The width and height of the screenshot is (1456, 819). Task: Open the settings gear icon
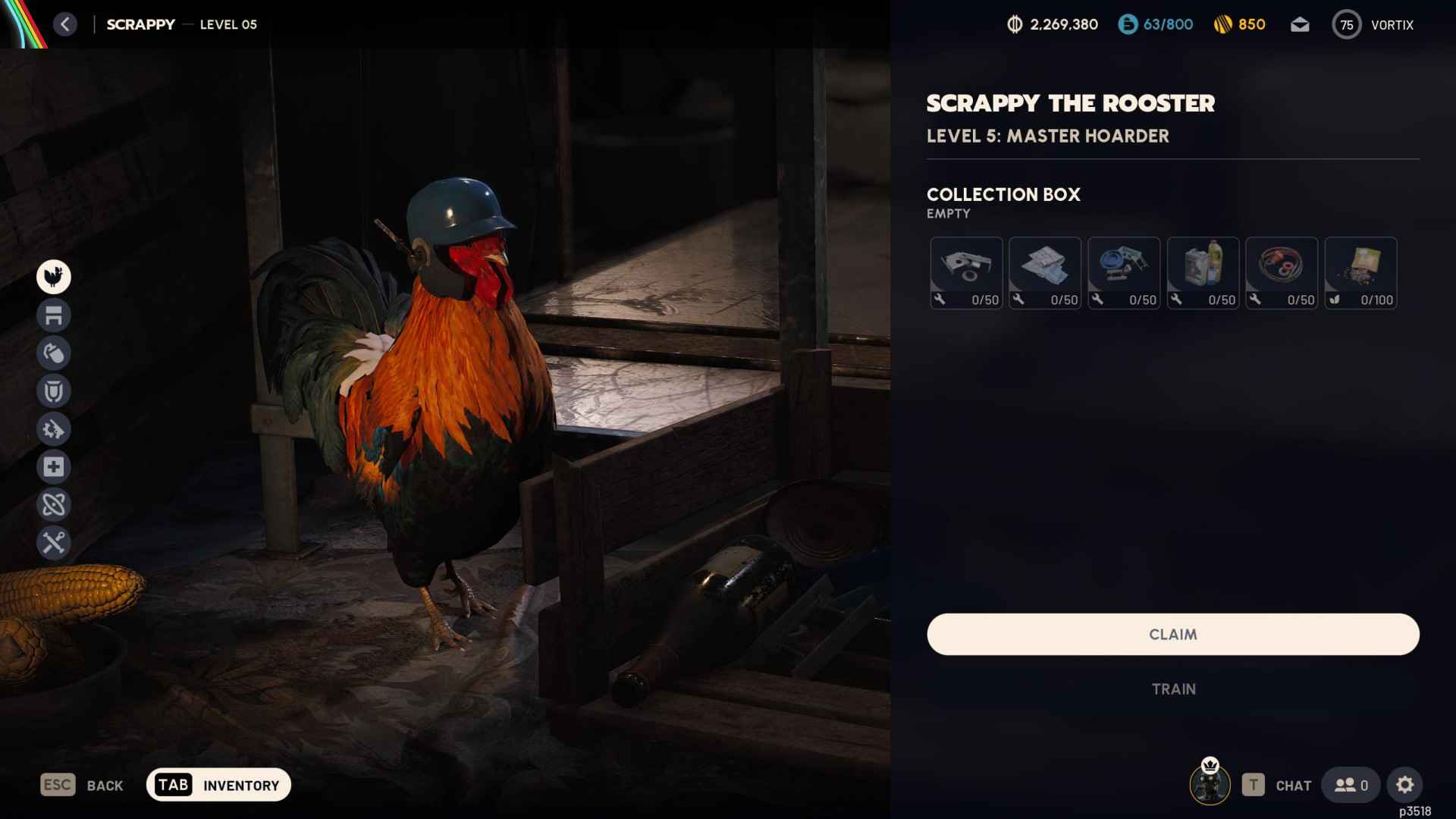pyautogui.click(x=1406, y=786)
